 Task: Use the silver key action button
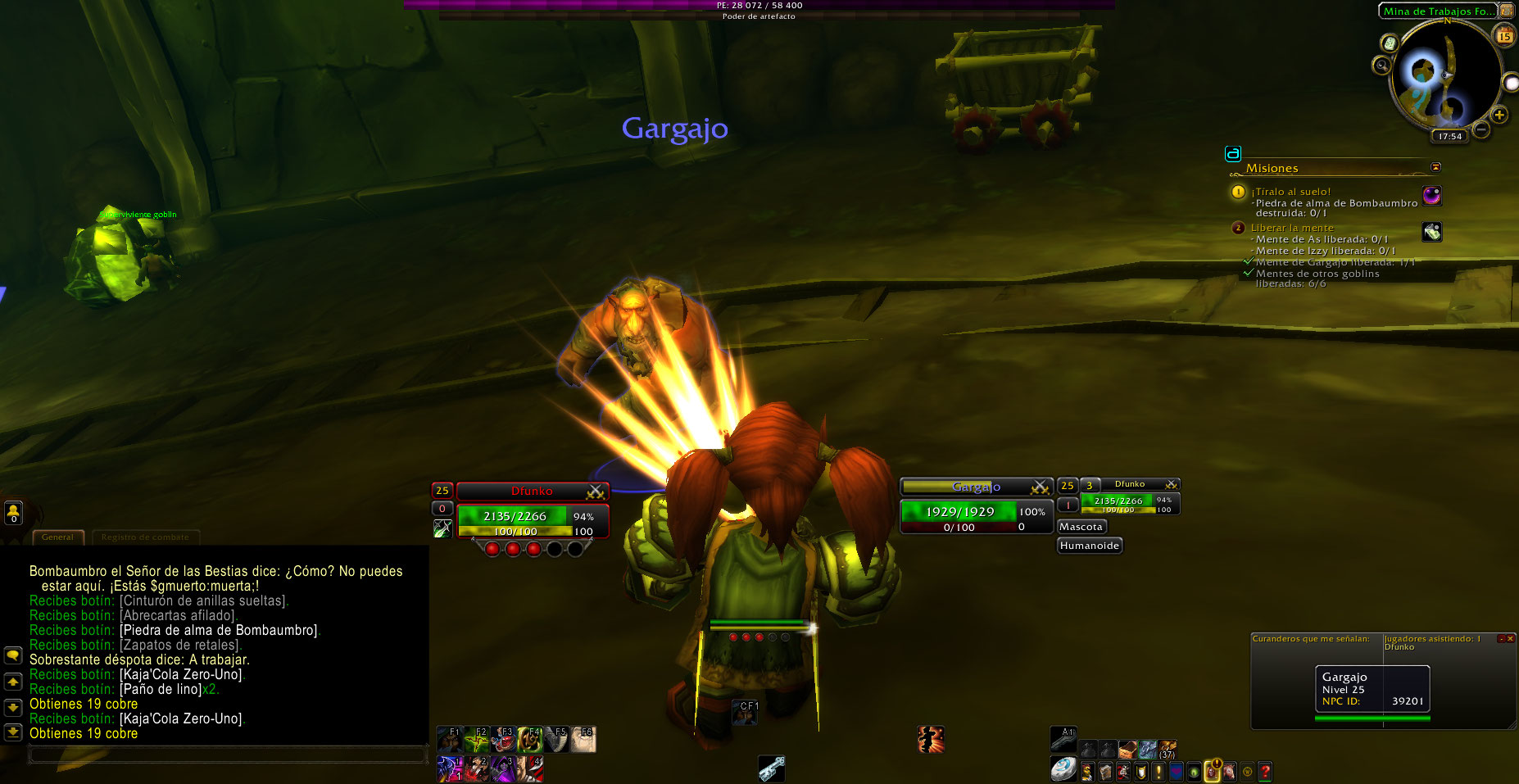(771, 768)
